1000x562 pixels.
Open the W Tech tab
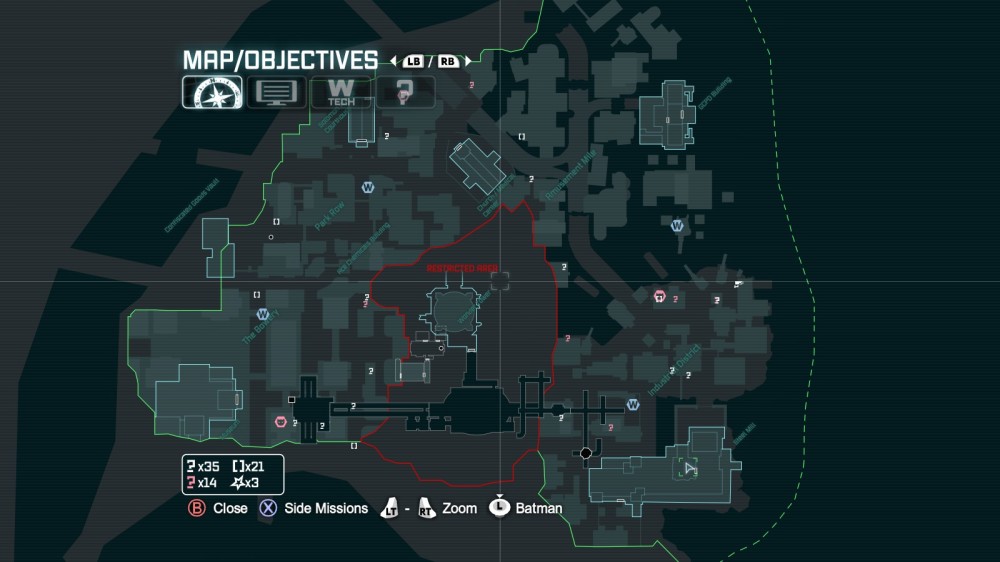click(341, 92)
